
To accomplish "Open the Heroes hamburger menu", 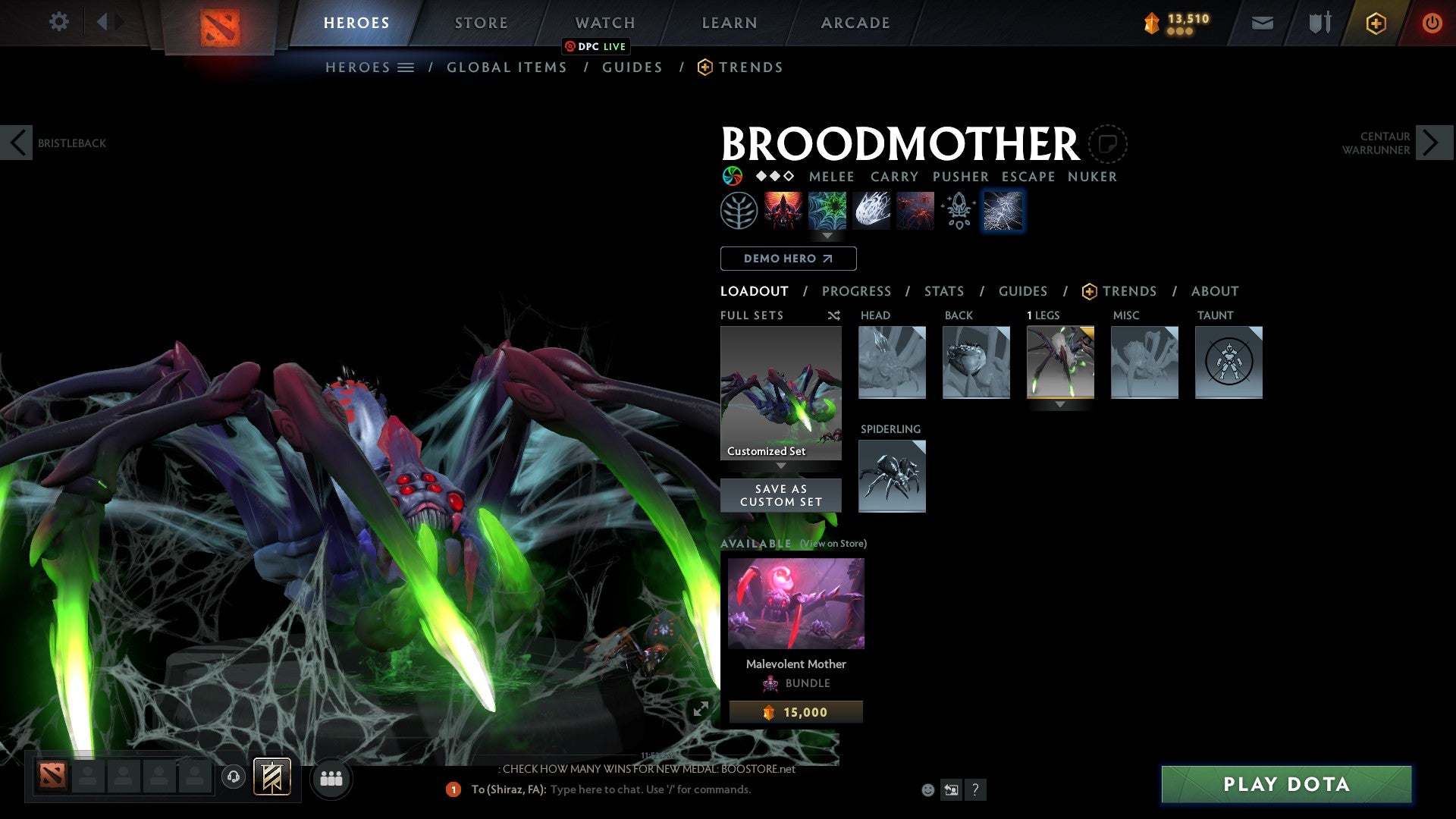I will click(x=407, y=67).
